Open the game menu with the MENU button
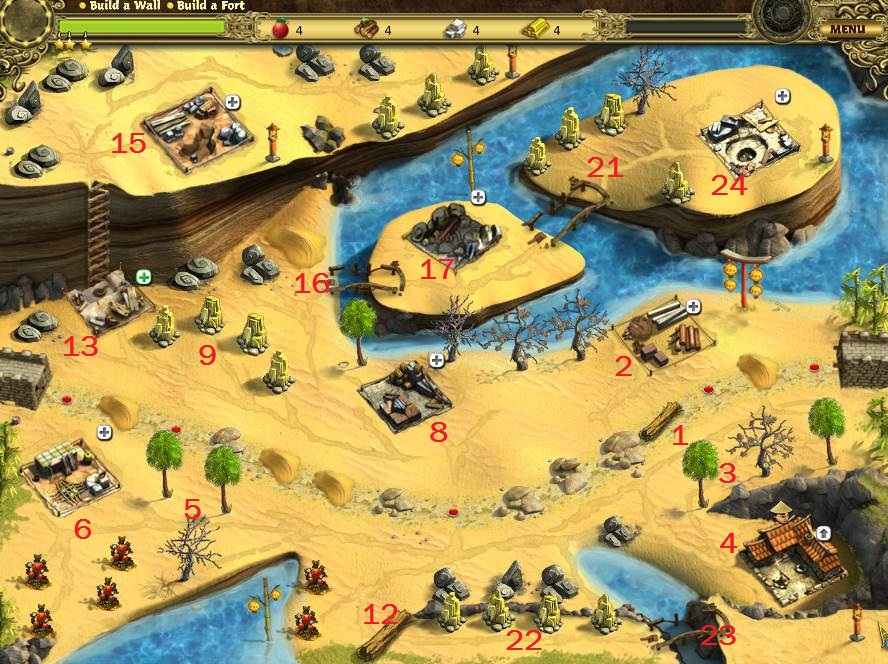 846,29
